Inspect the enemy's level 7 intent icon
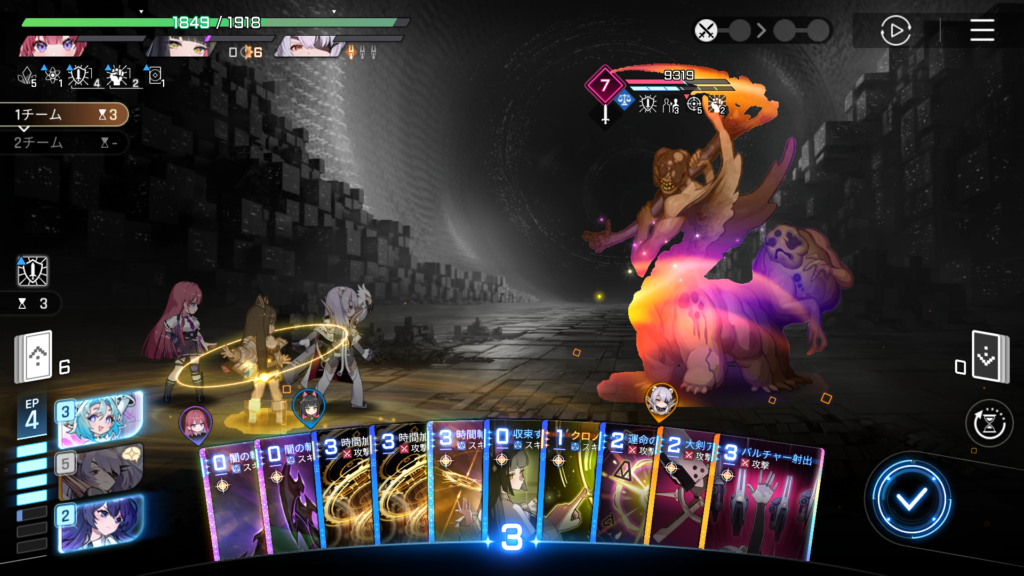The width and height of the screenshot is (1024, 576). pos(604,85)
